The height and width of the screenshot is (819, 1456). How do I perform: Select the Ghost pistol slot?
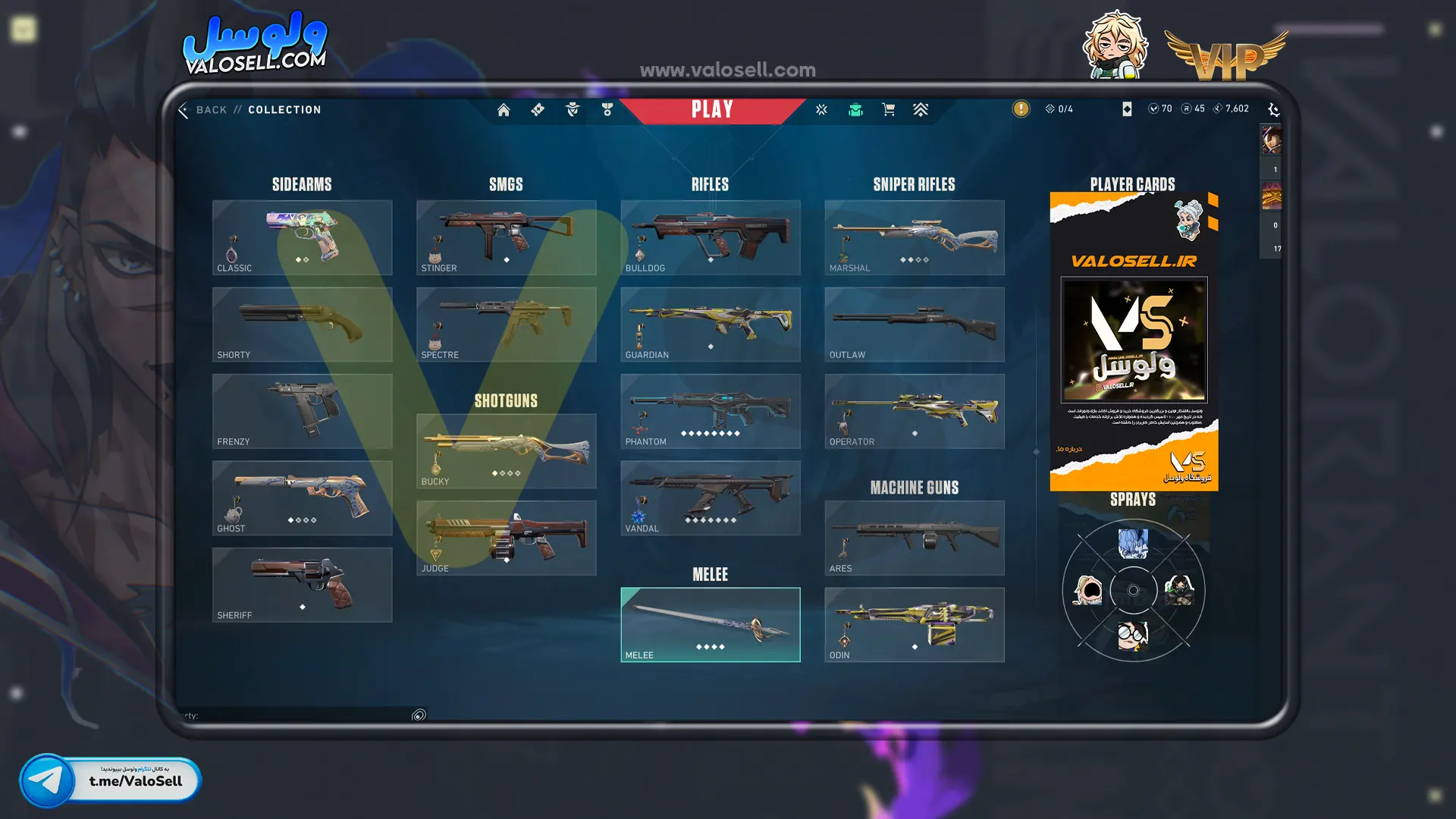(x=302, y=497)
